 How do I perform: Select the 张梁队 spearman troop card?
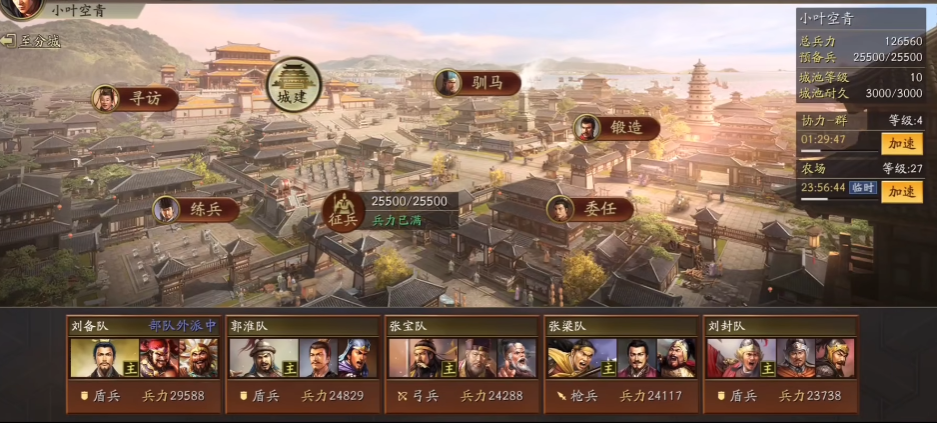point(620,362)
